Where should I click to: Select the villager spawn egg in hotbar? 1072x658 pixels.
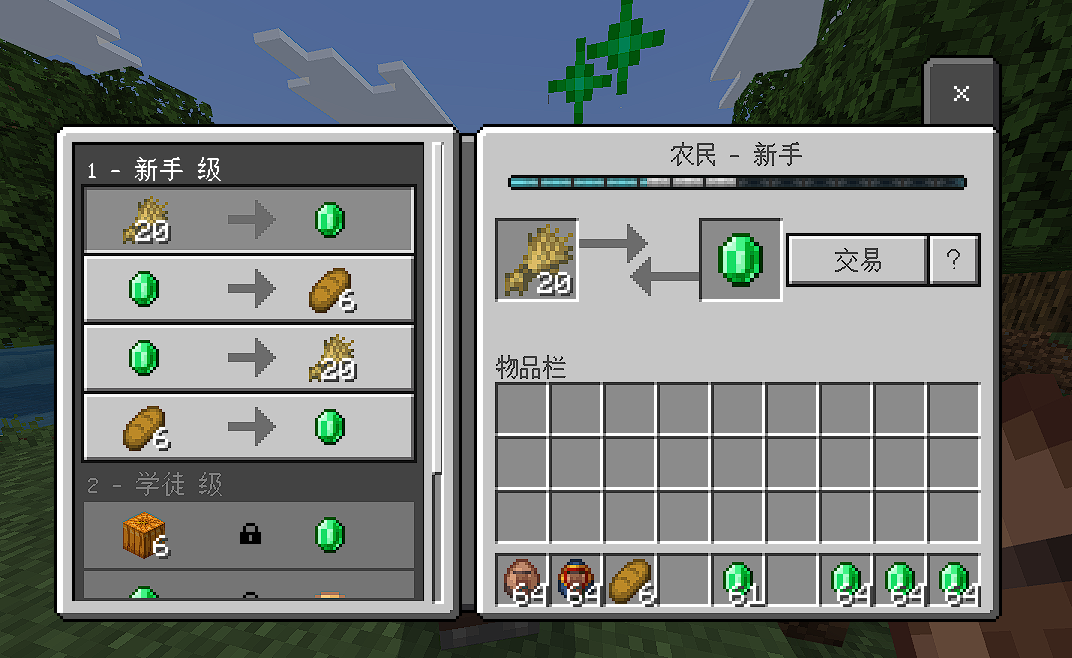tap(523, 580)
